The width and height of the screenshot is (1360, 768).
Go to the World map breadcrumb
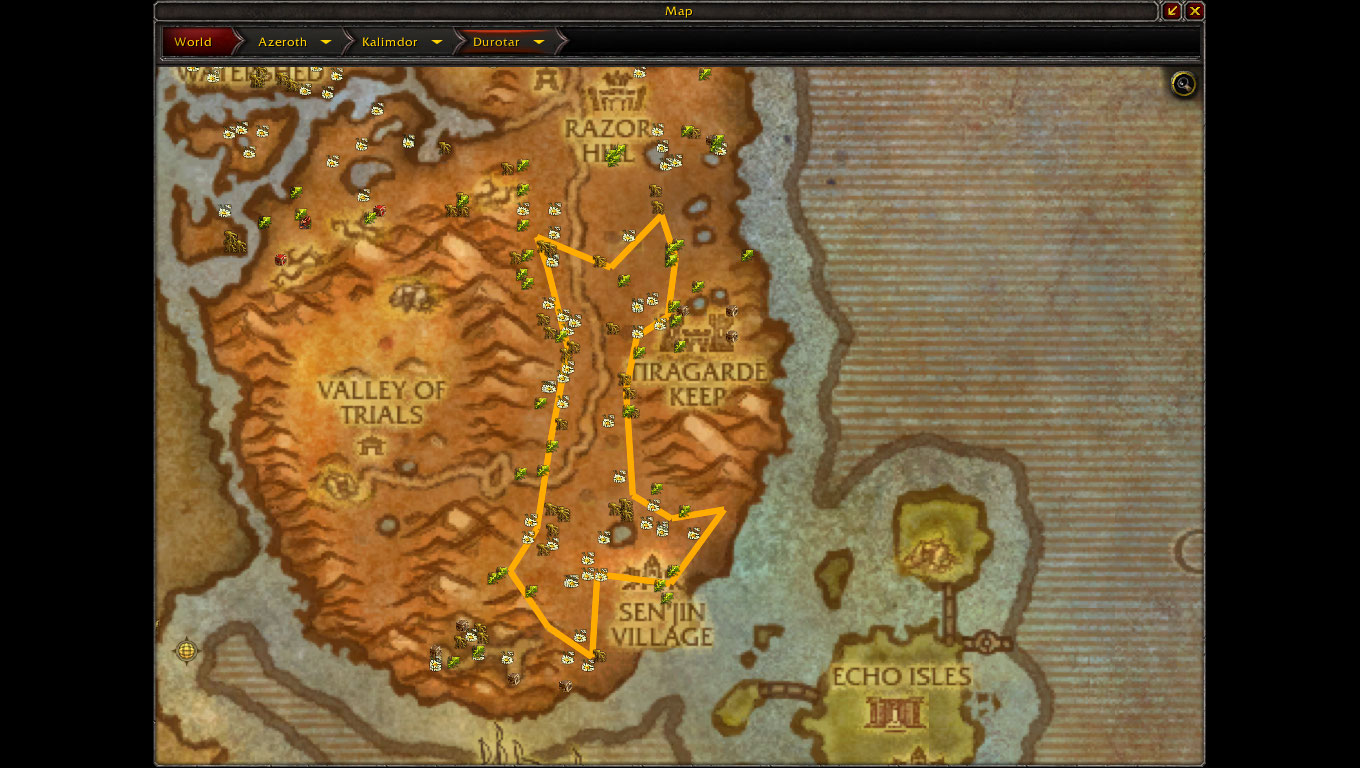[x=194, y=42]
